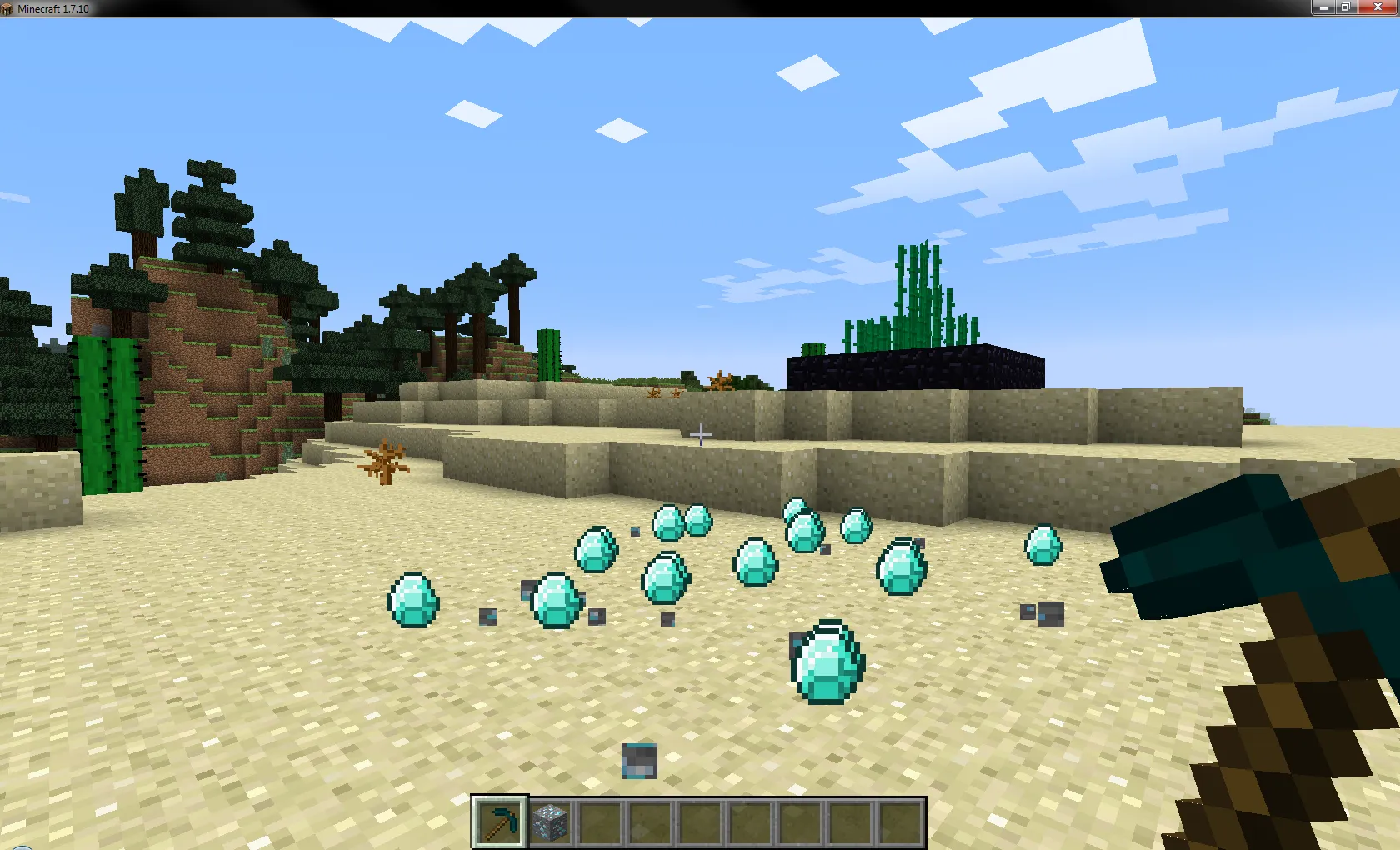Screen dimensions: 1400x850
Task: Select the diamond ore block in hotbar slot two
Action: click(x=552, y=821)
